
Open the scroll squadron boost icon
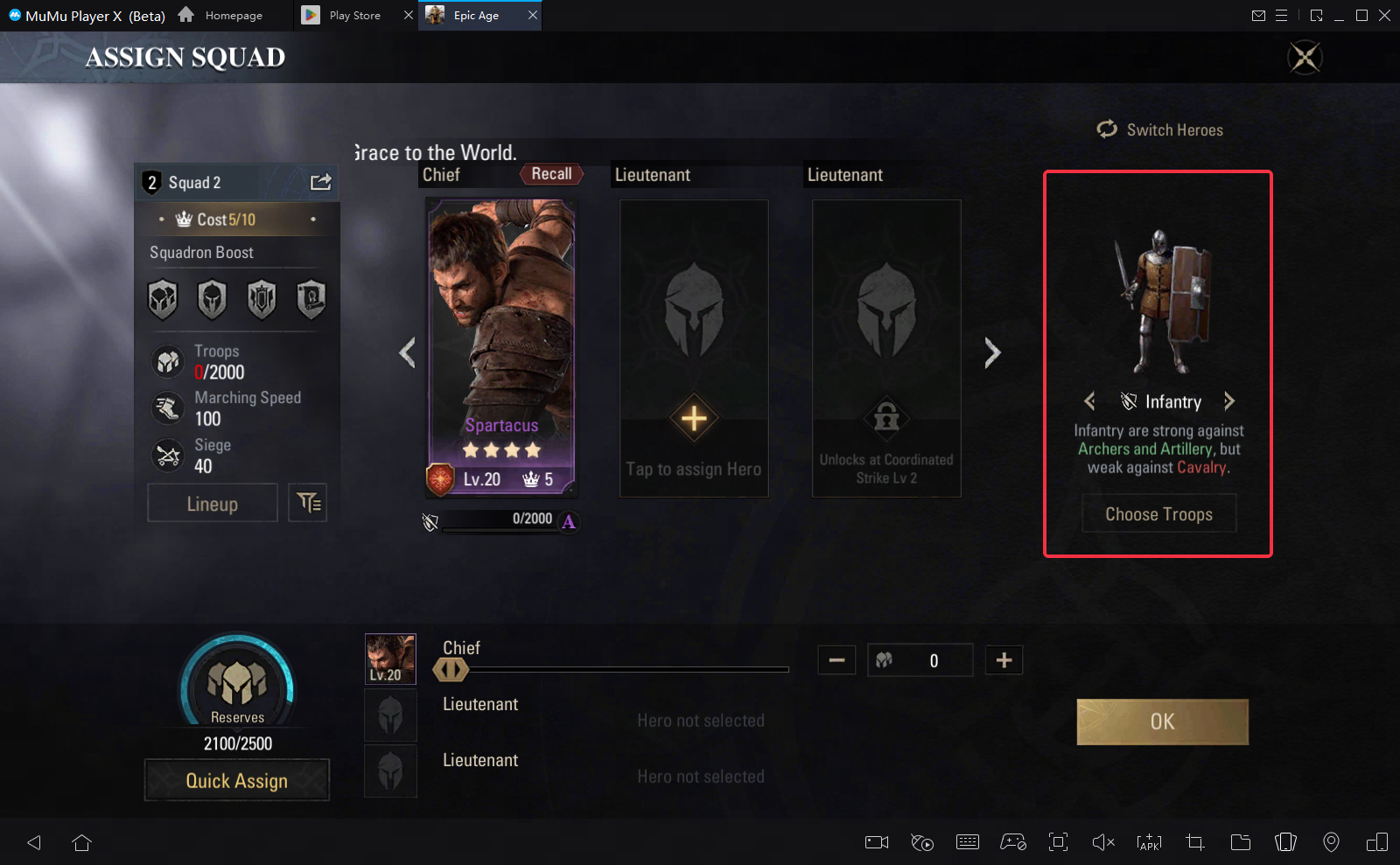(311, 298)
